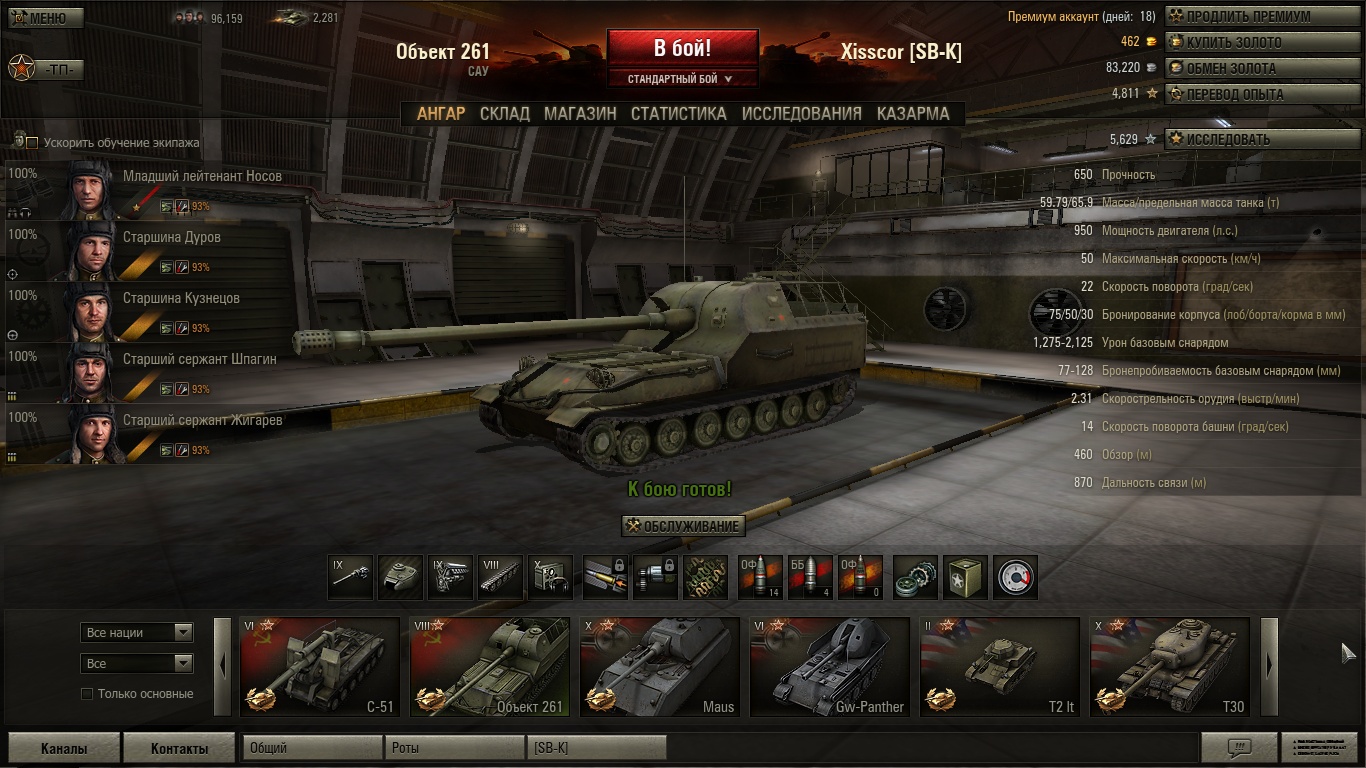Screen dimensions: 1366x768
Task: Open the Каналы channels button
Action: 64,748
